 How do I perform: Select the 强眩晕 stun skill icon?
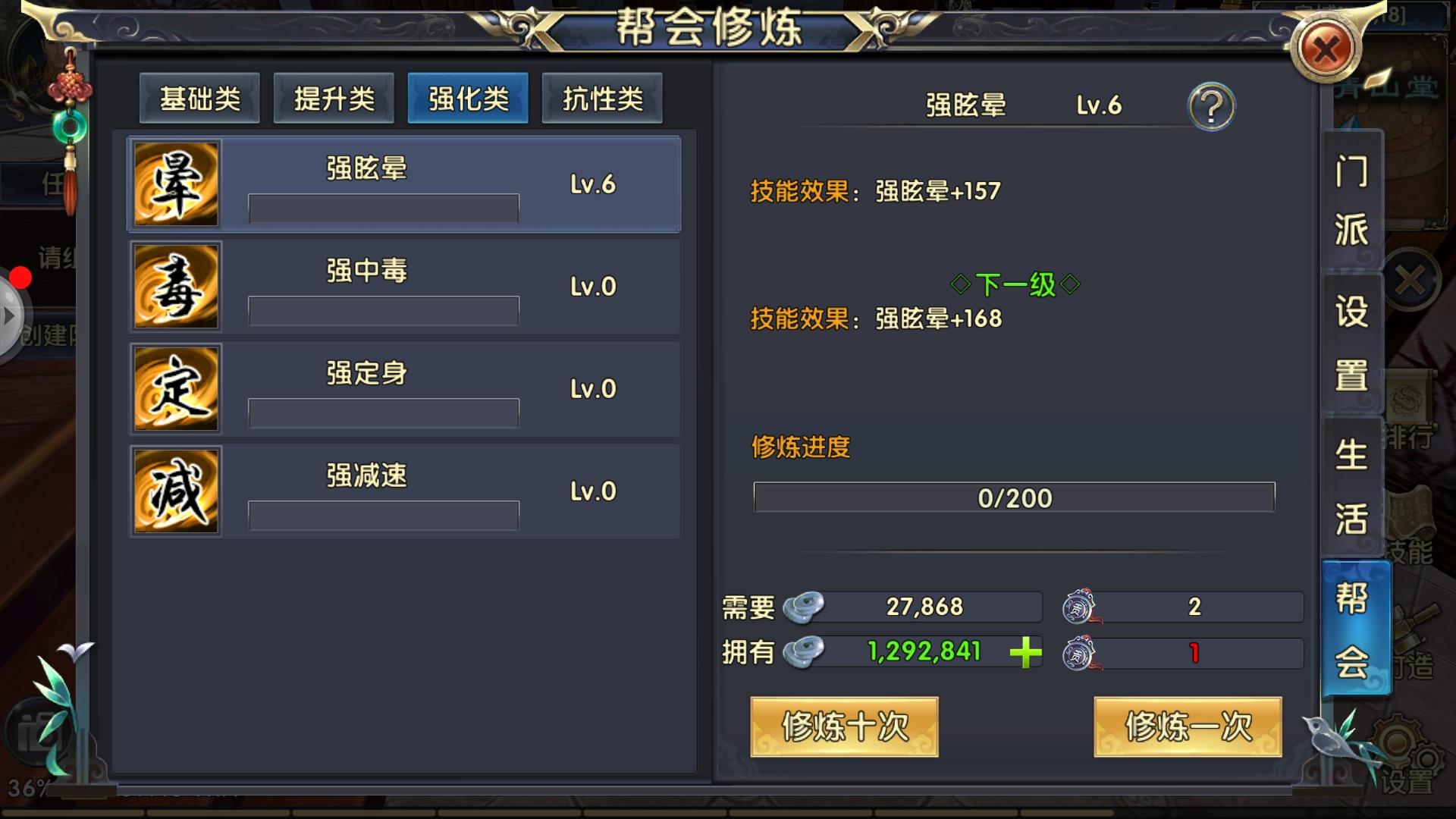point(175,183)
